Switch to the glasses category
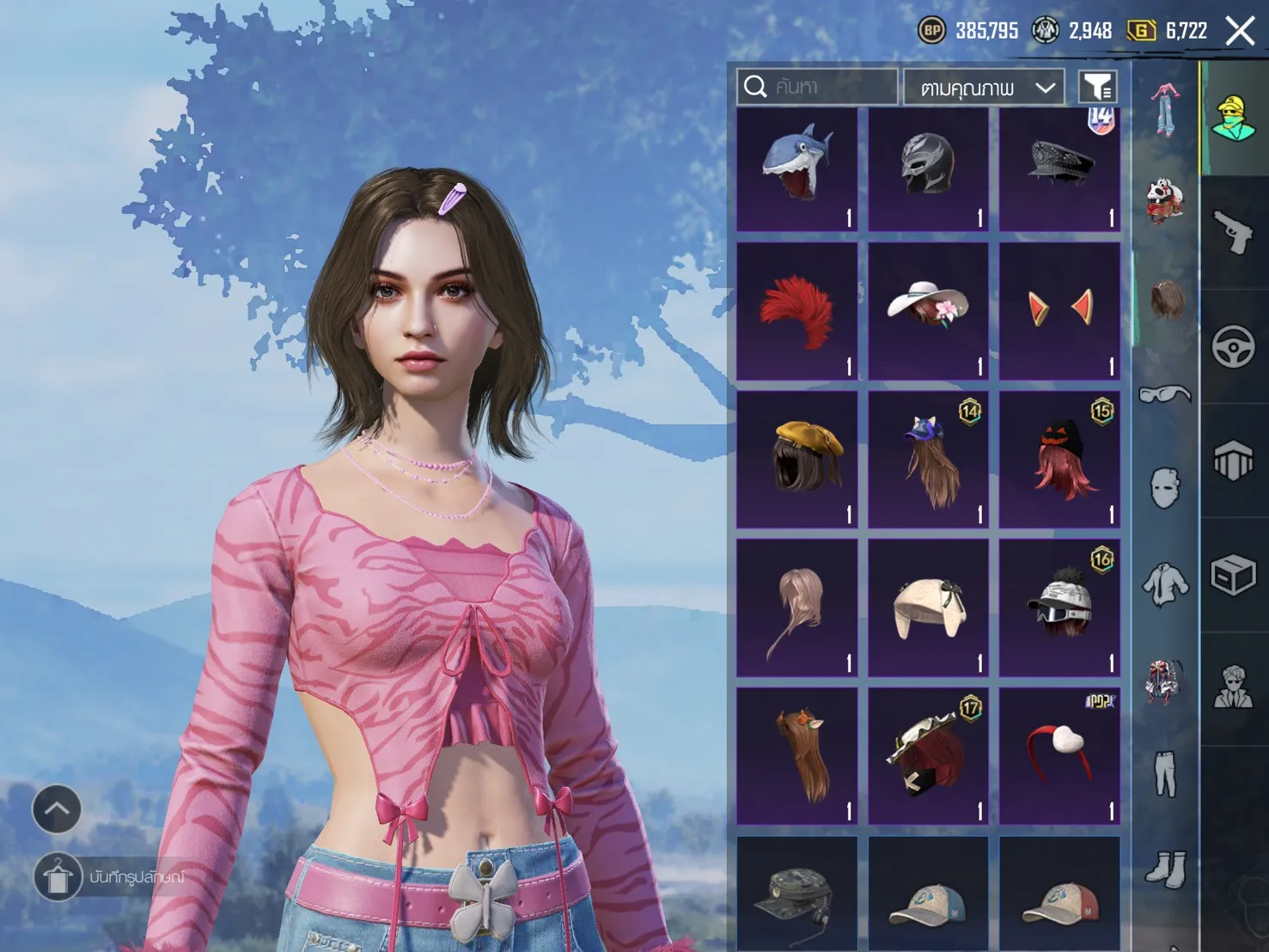Screen dimensions: 1269x952 point(1165,394)
